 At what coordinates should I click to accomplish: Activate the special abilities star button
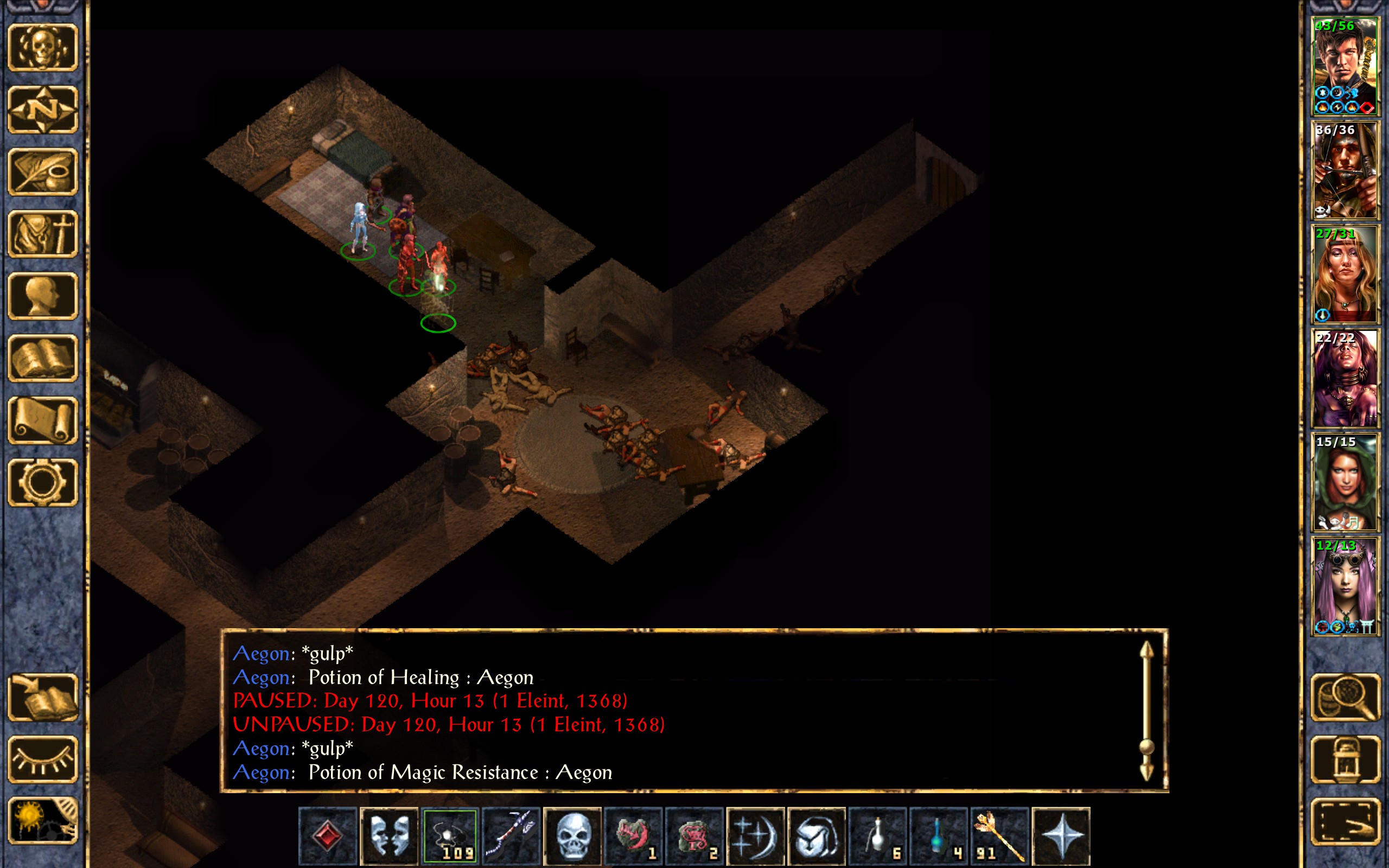pos(1061,835)
